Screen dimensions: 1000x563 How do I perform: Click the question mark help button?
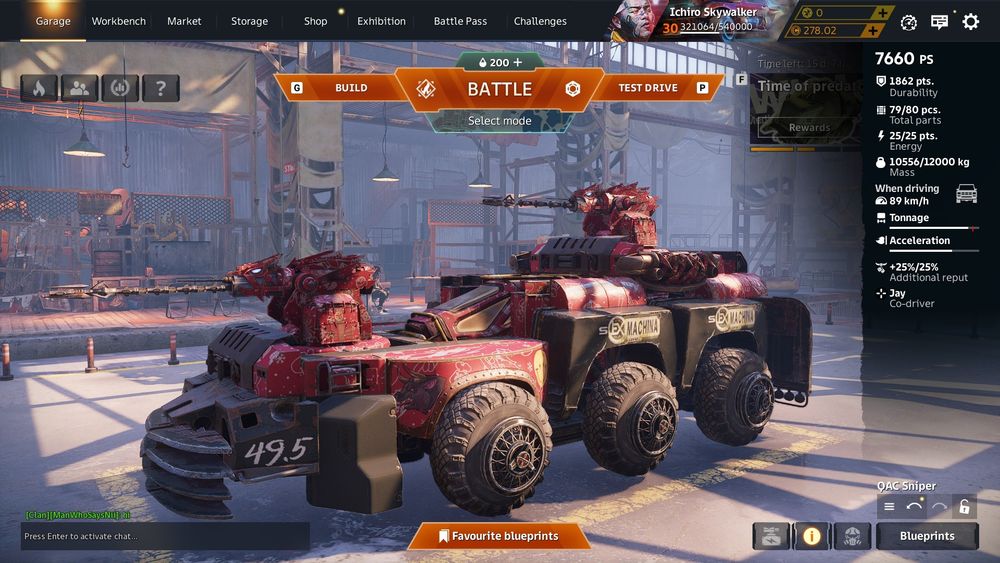(160, 88)
